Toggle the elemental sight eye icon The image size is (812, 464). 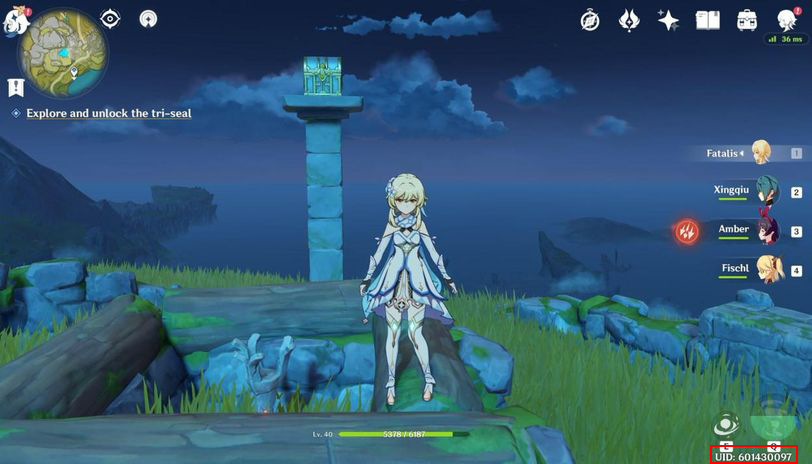coord(110,19)
